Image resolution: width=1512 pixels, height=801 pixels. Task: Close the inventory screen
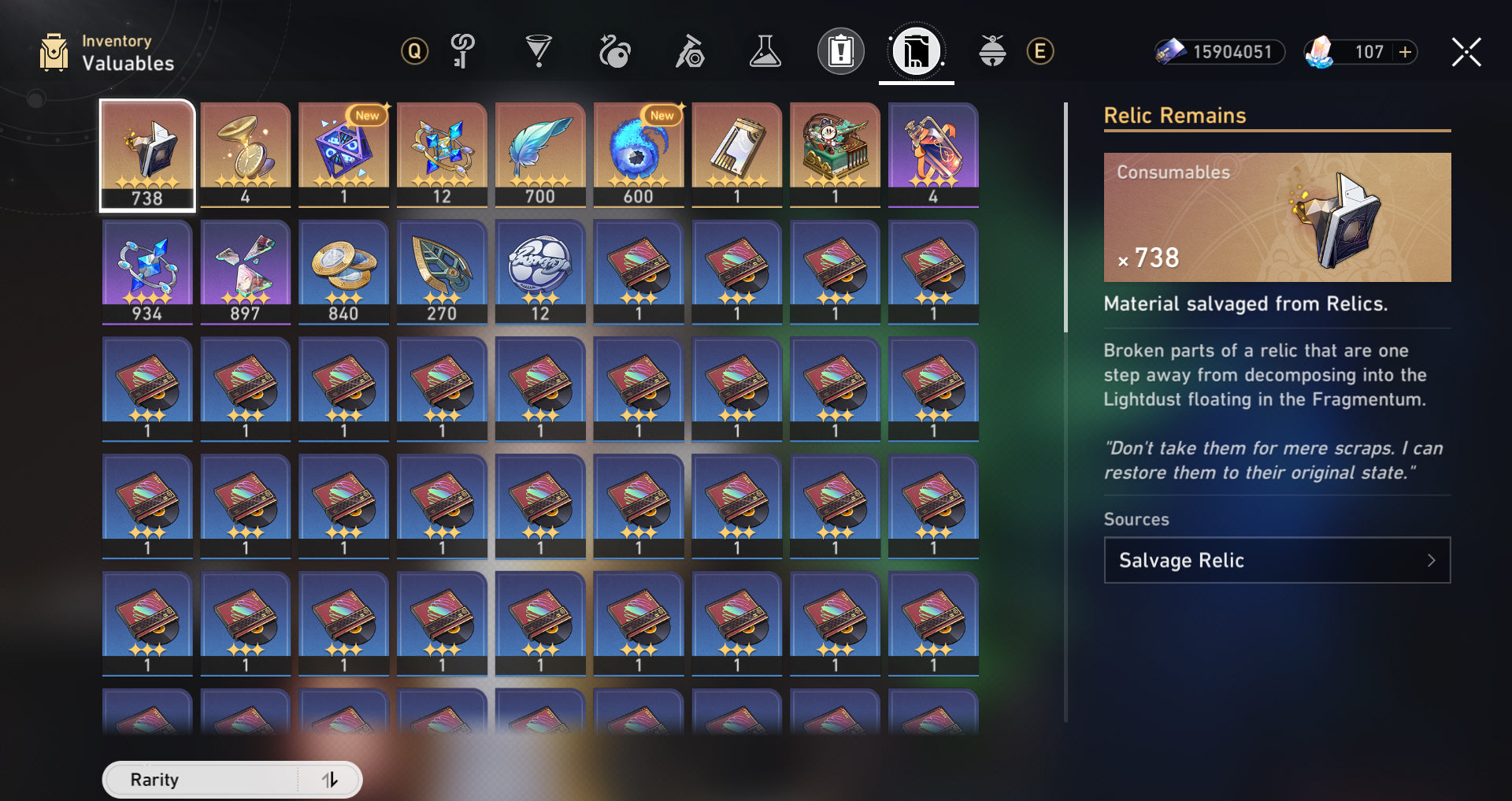tap(1466, 53)
